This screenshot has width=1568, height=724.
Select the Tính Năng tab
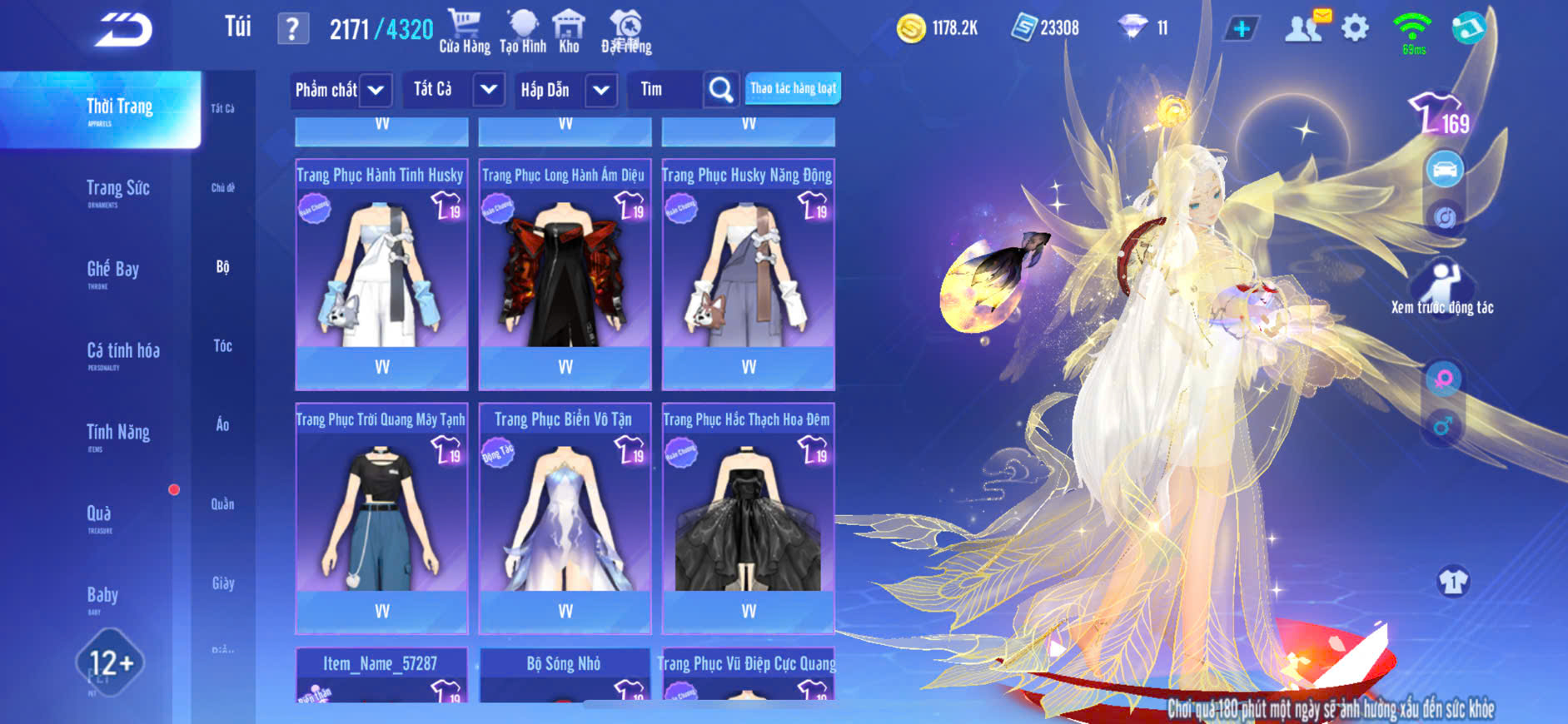click(117, 434)
